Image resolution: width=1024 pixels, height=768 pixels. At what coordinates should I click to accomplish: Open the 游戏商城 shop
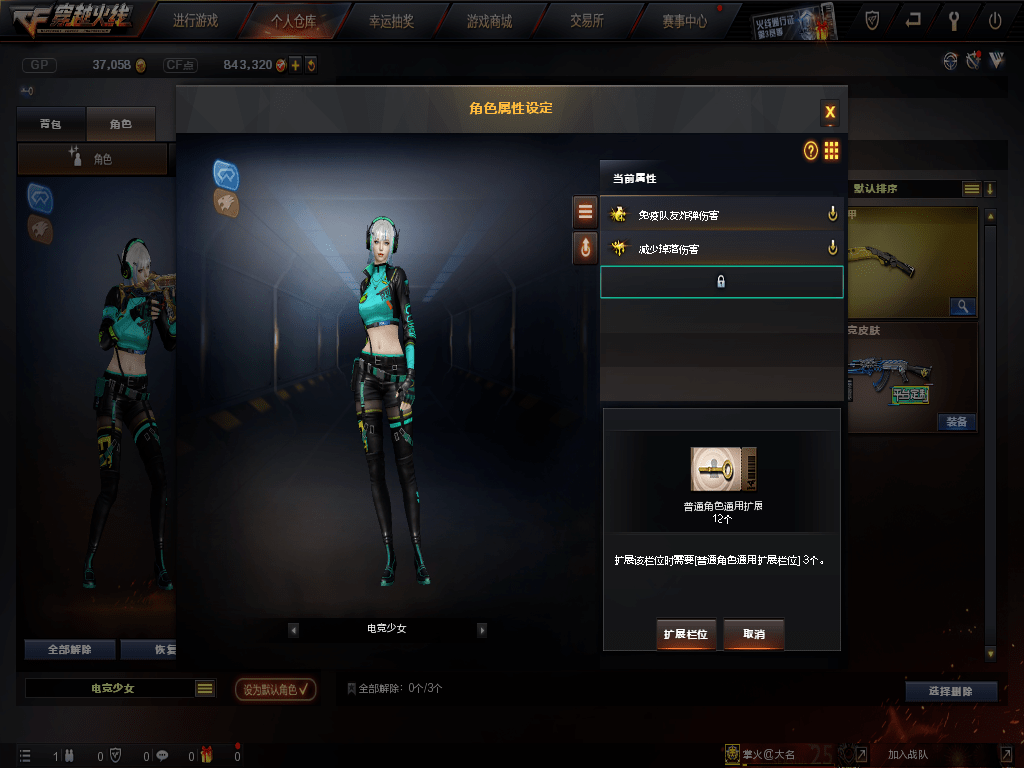pos(489,20)
